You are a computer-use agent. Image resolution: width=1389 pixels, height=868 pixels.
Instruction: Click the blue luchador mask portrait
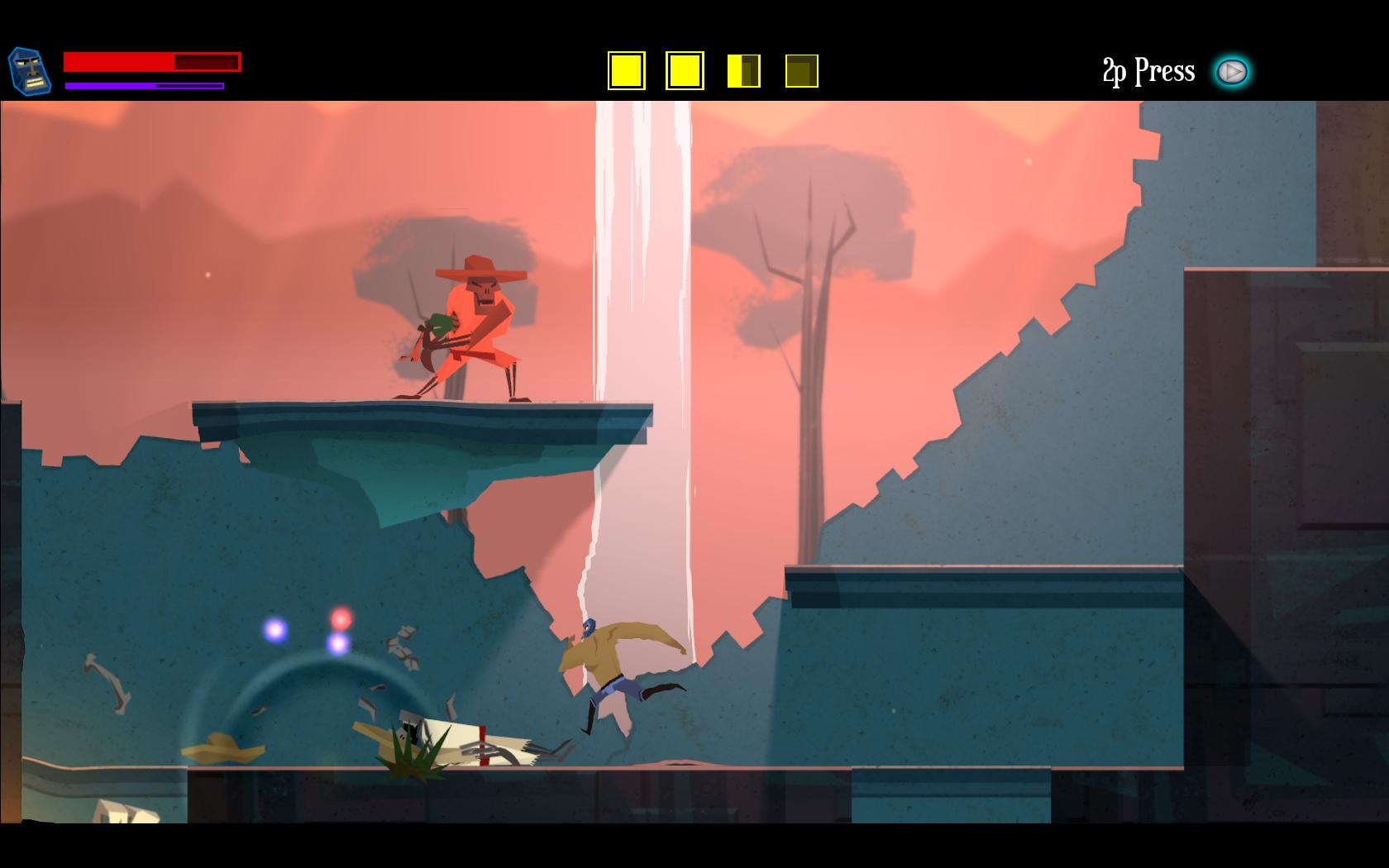(x=29, y=71)
